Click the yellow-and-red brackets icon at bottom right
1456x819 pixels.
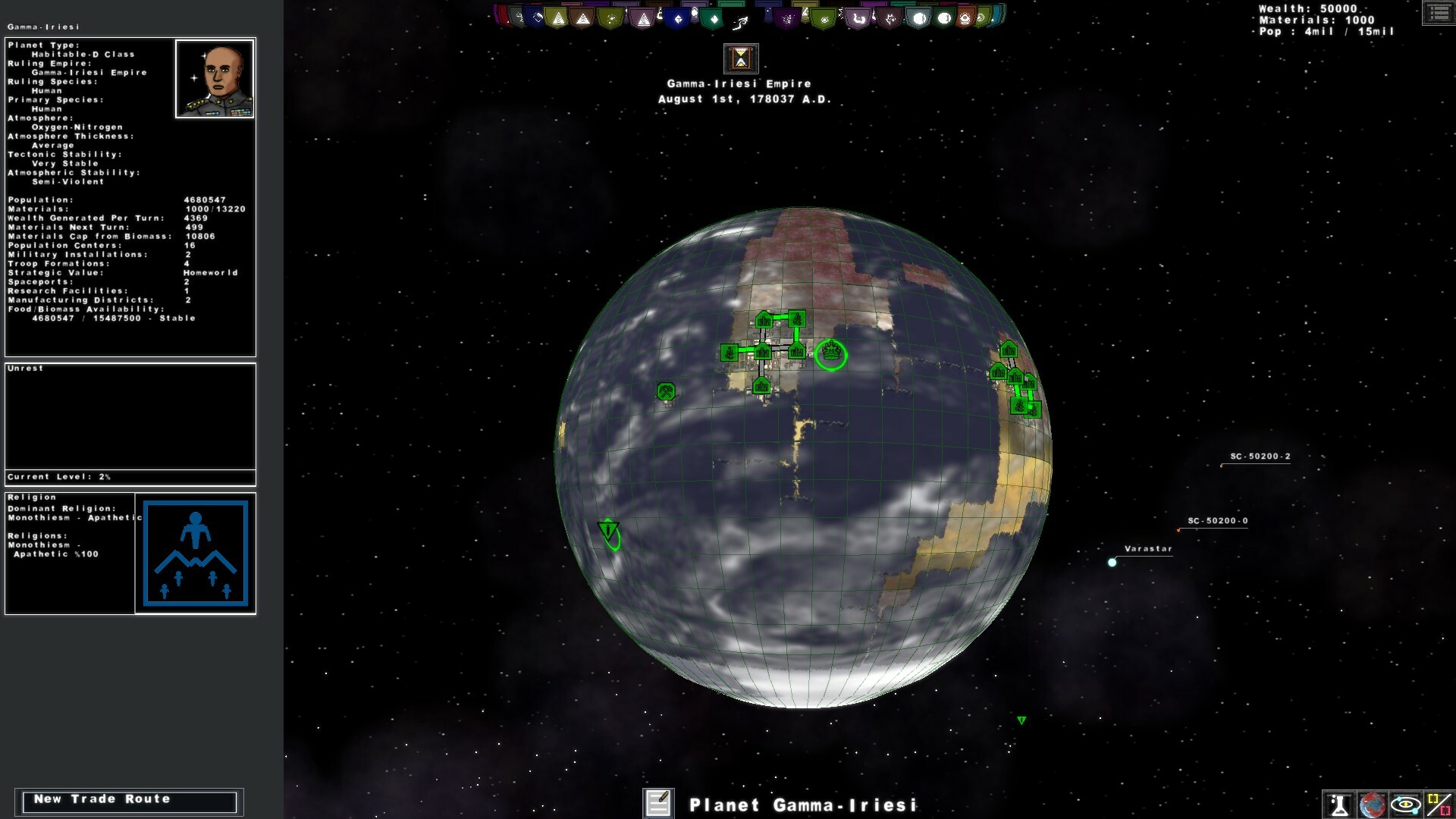tap(1437, 804)
